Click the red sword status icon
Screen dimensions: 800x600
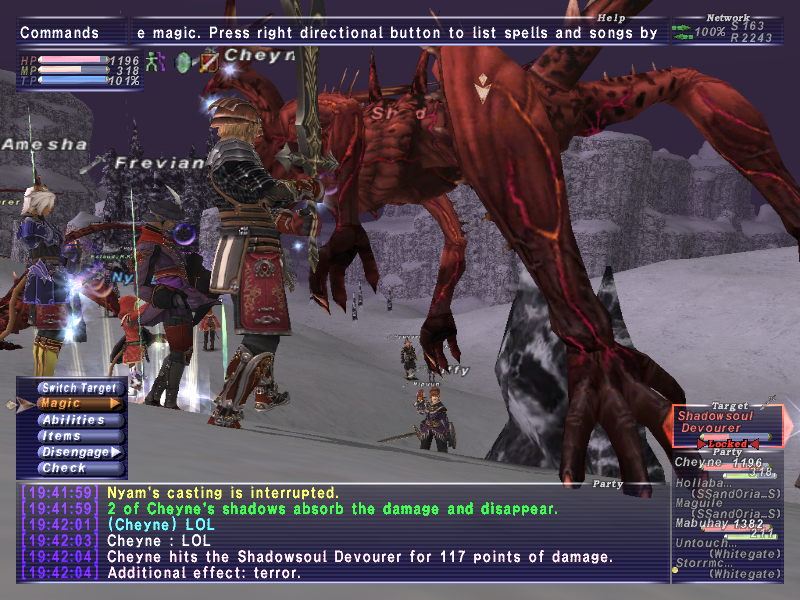[x=208, y=62]
